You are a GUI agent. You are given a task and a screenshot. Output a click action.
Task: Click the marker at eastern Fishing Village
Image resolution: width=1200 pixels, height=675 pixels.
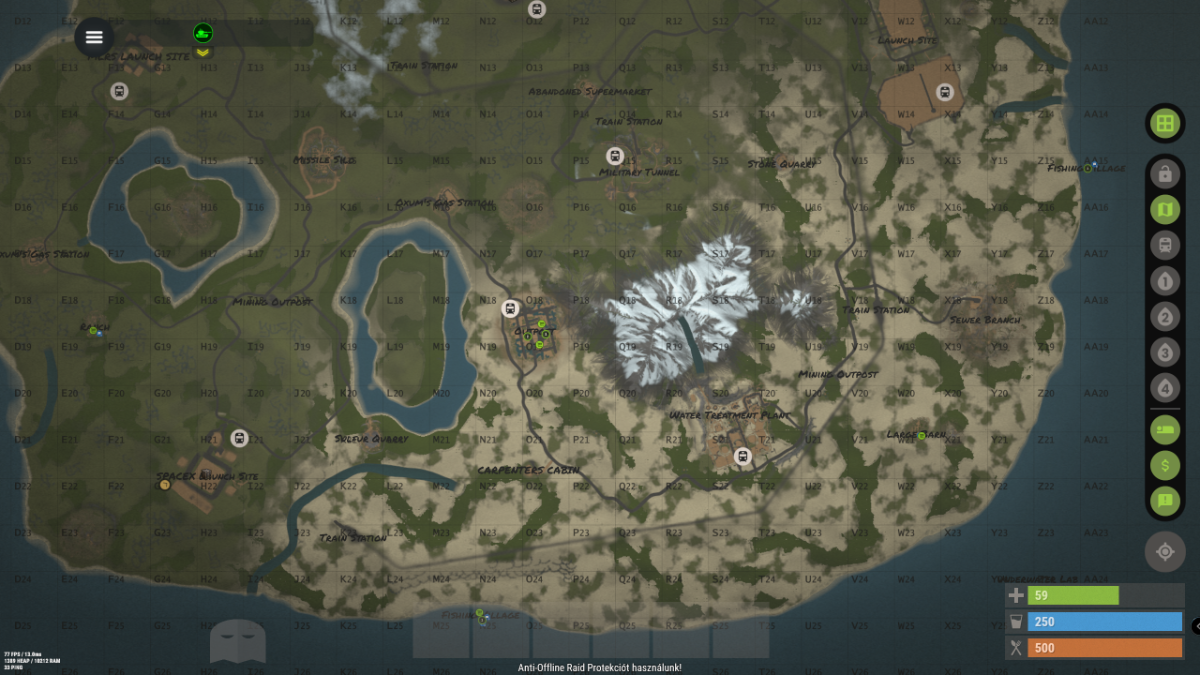coord(1088,168)
